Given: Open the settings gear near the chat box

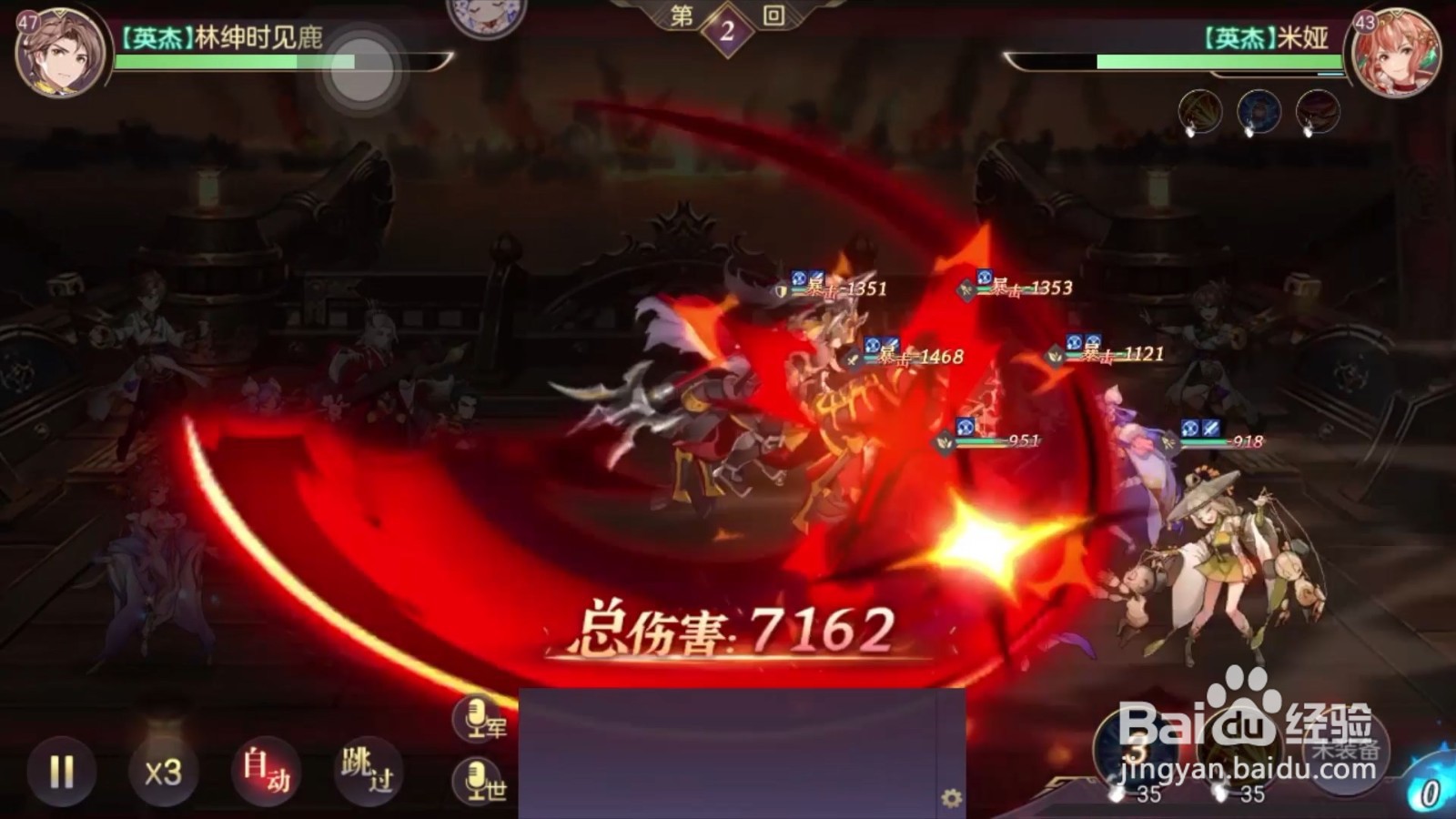Looking at the screenshot, I should (950, 795).
